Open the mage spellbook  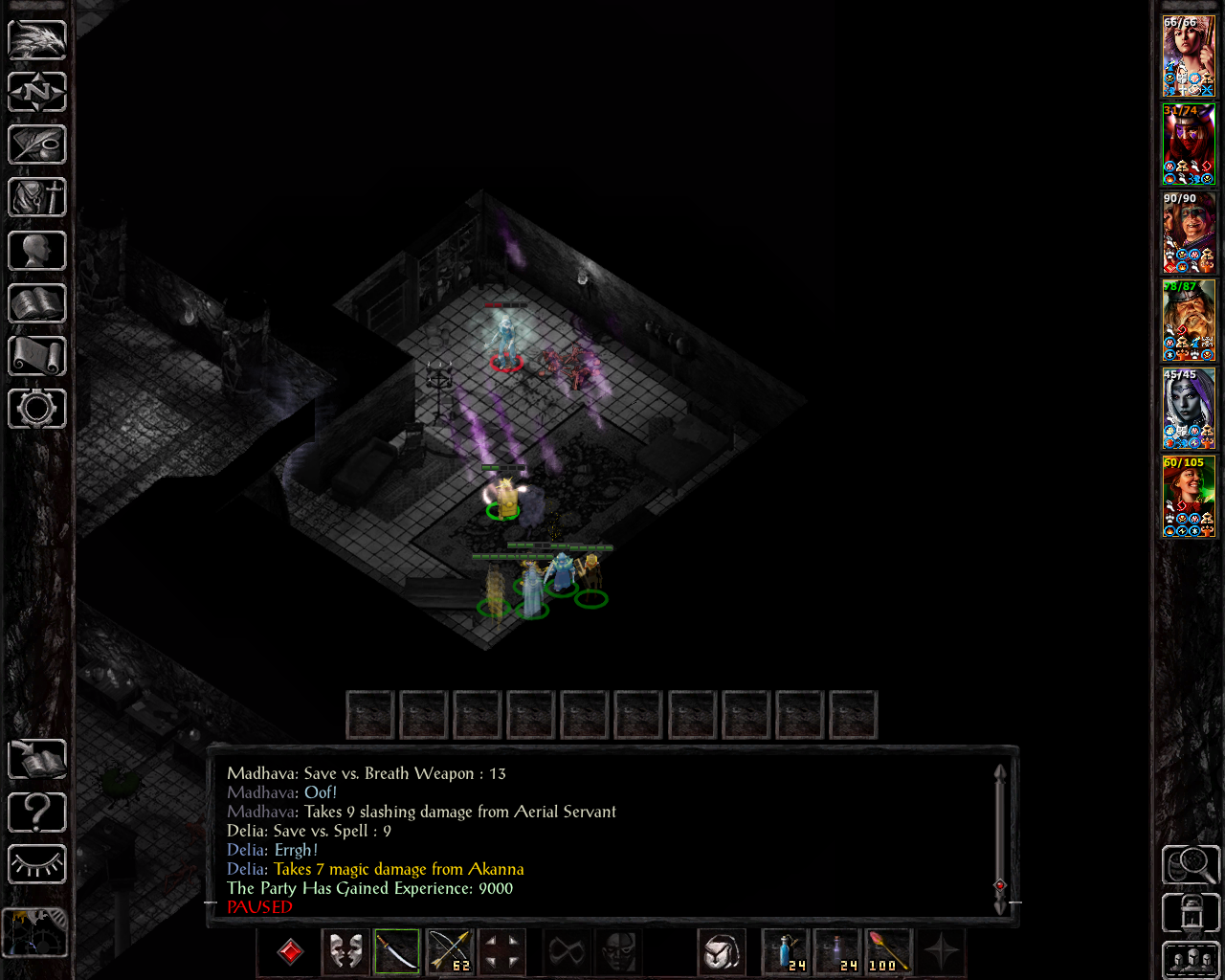pyautogui.click(x=37, y=303)
